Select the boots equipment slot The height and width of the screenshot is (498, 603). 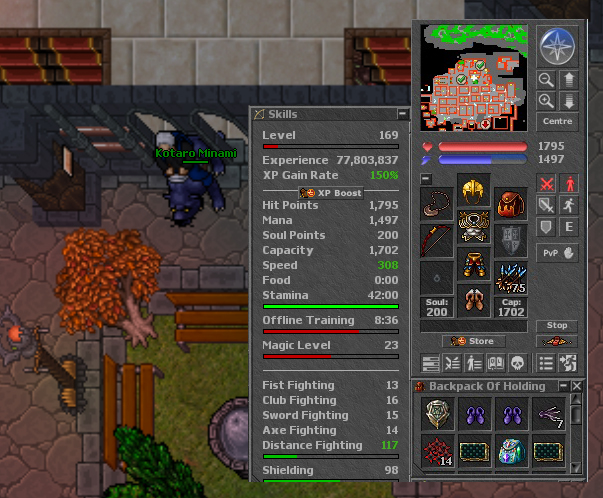[x=473, y=301]
